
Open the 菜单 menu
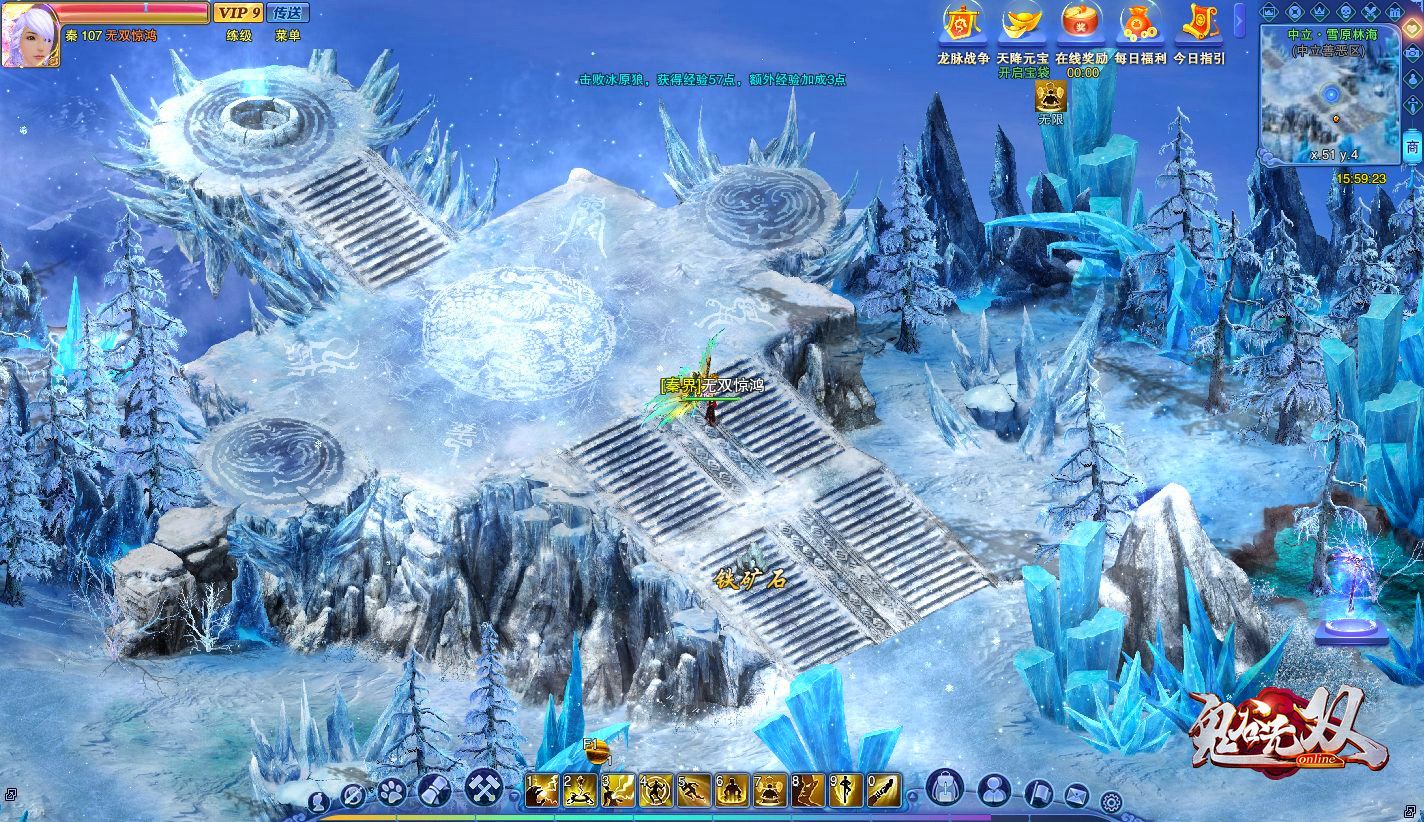pos(288,36)
